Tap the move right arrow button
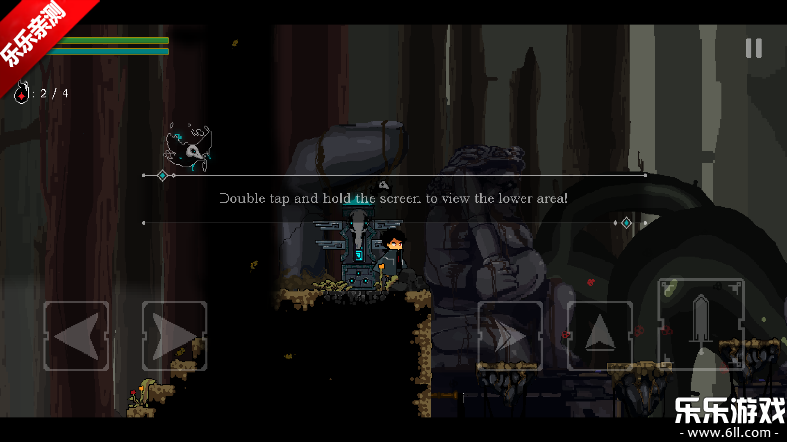Screen dimensions: 787x442 pos(174,336)
